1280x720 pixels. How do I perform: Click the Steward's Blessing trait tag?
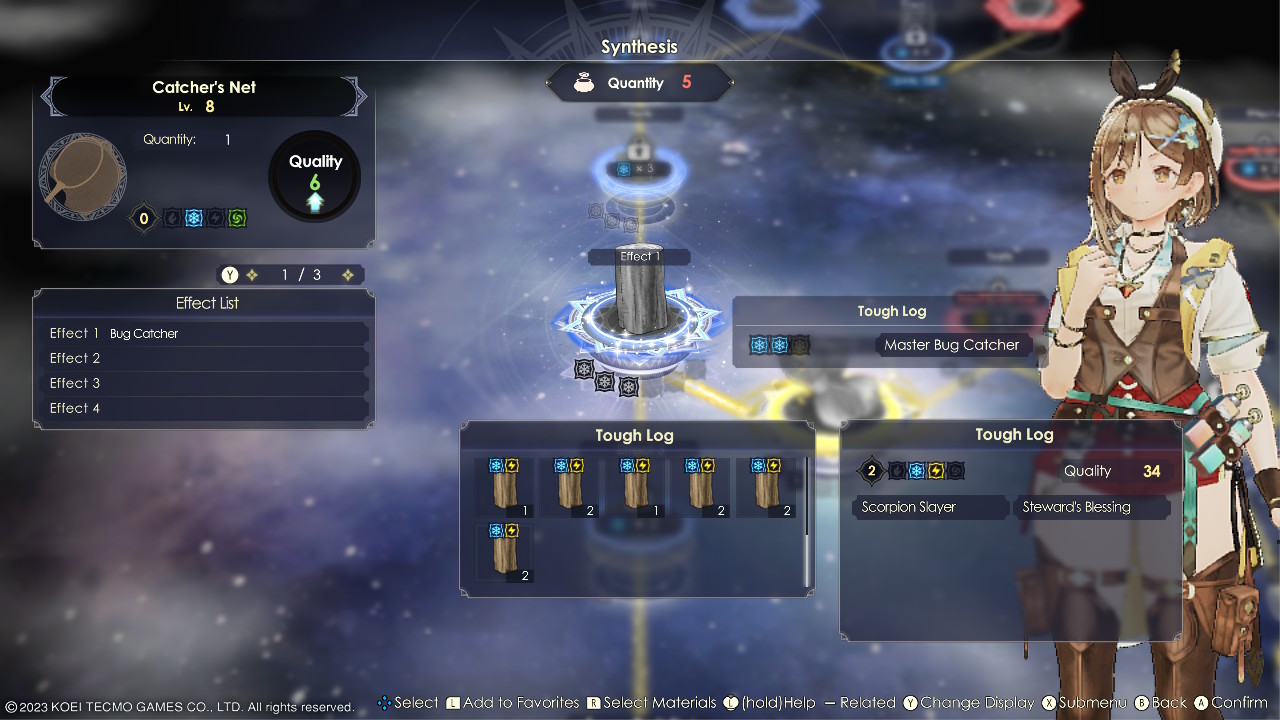[1091, 507]
